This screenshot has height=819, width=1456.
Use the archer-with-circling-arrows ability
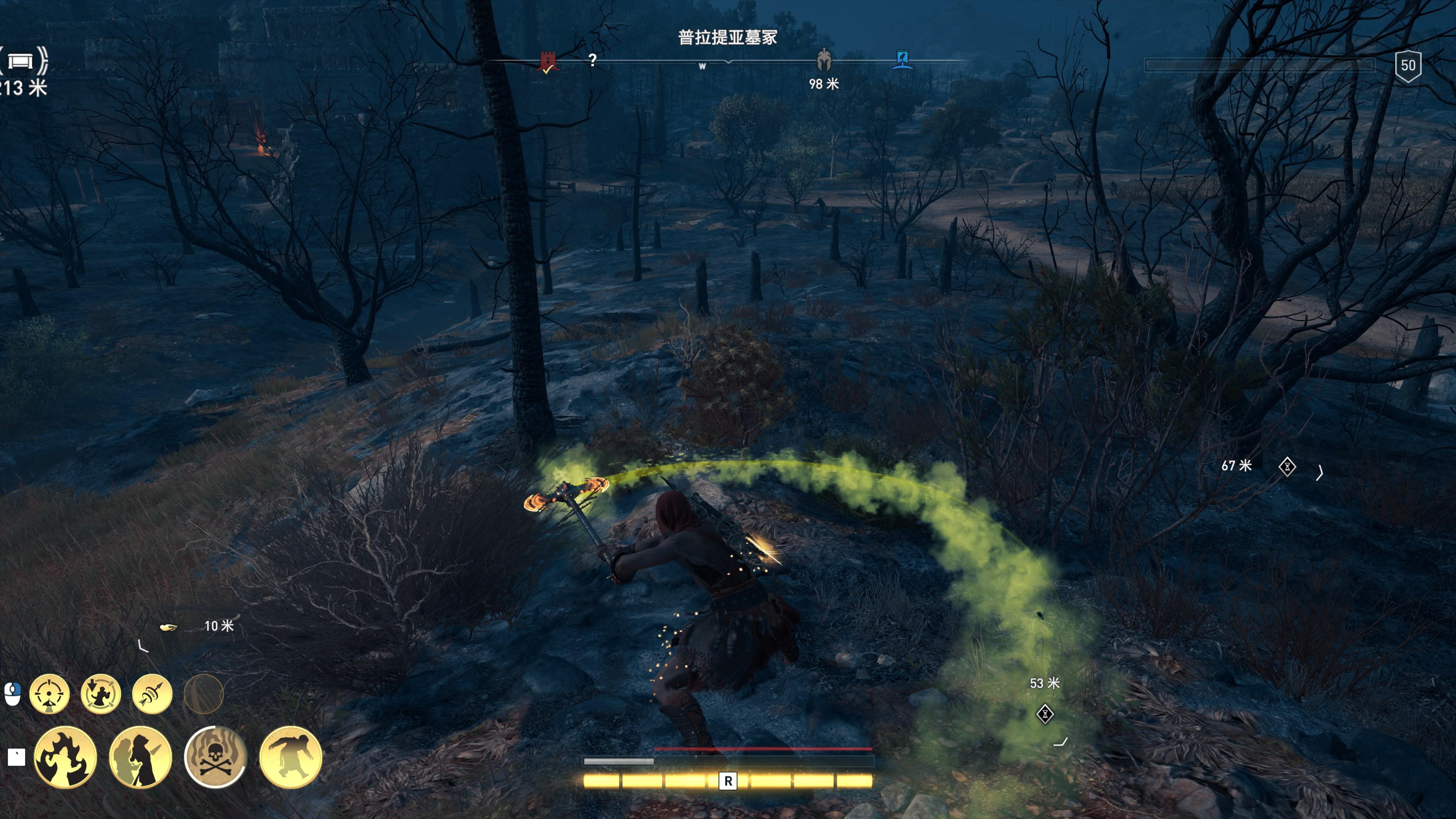pyautogui.click(x=100, y=693)
